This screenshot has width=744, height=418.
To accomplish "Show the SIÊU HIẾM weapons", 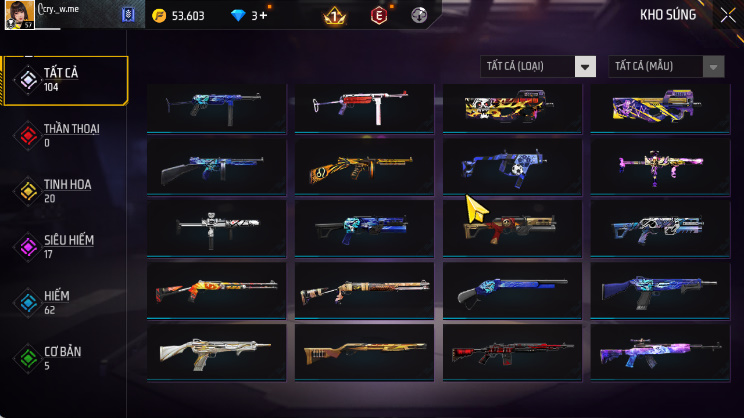I will click(66, 246).
